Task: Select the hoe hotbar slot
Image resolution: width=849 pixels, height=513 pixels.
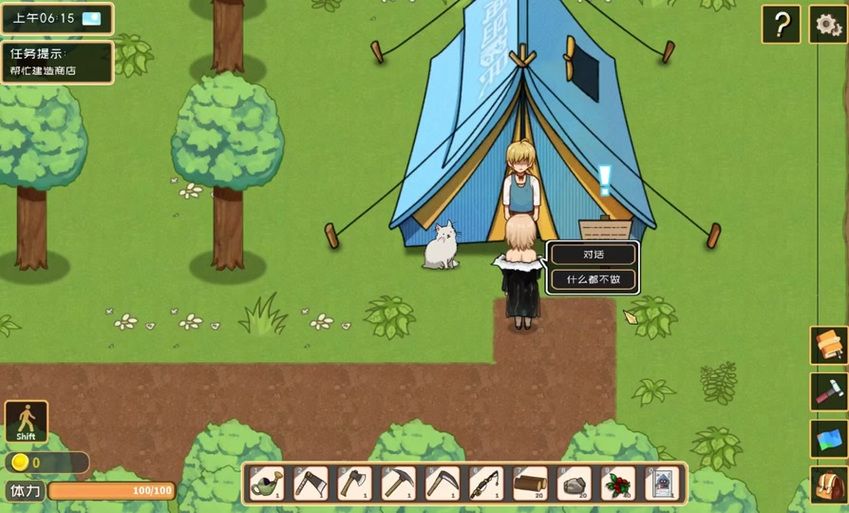Action: pos(311,484)
